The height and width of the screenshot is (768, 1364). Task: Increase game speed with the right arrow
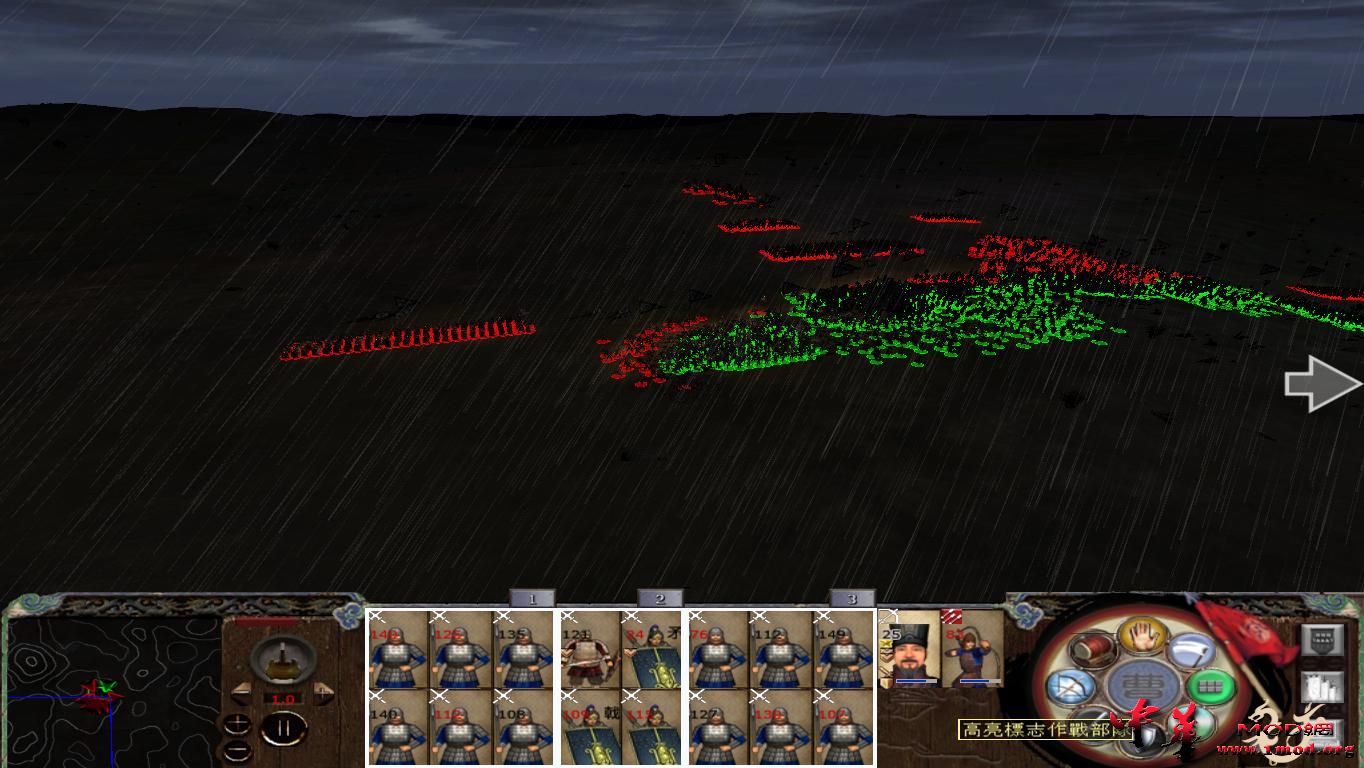[323, 692]
